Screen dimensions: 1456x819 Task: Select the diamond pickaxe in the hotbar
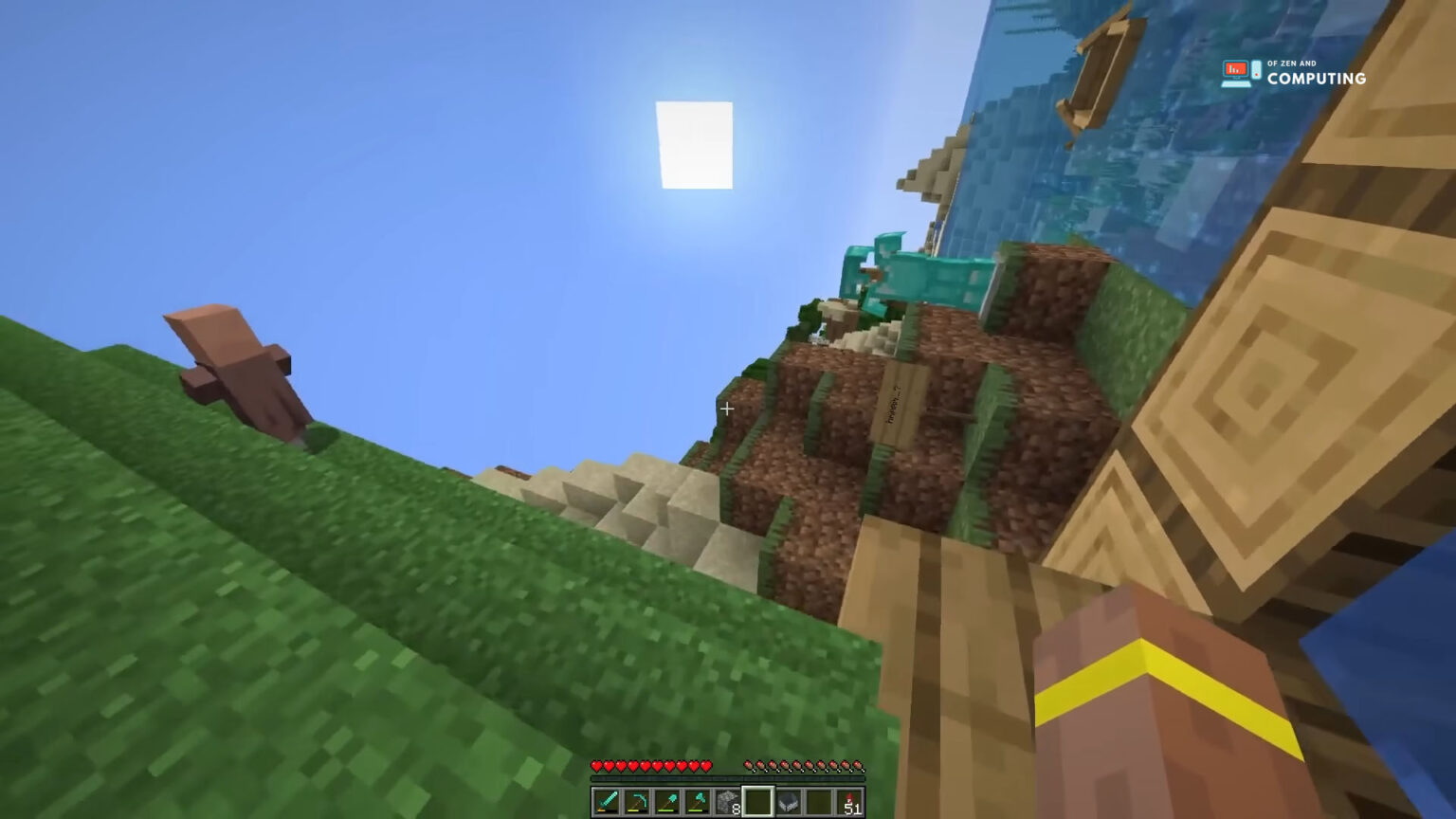635,802
